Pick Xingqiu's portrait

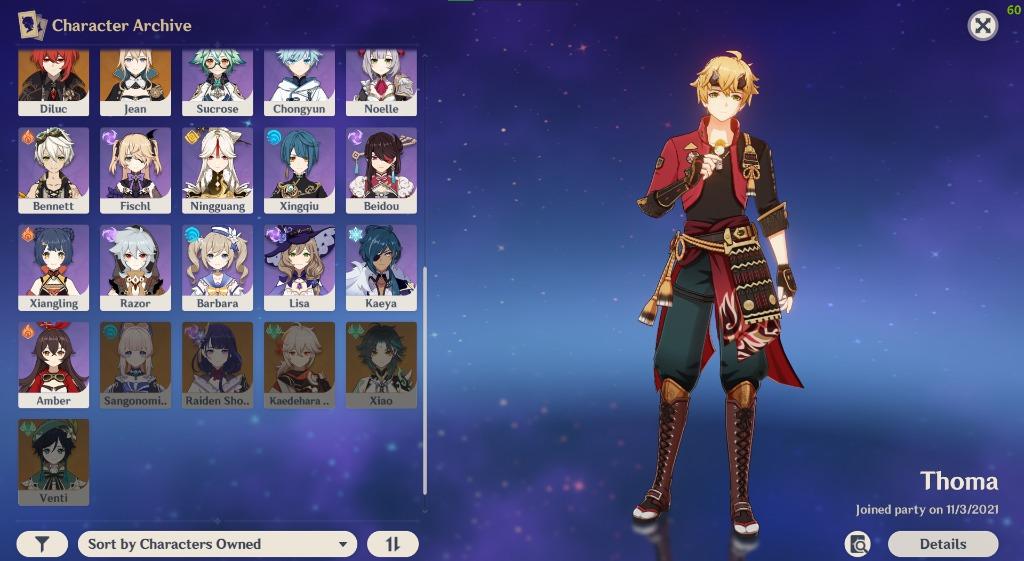[x=299, y=169]
